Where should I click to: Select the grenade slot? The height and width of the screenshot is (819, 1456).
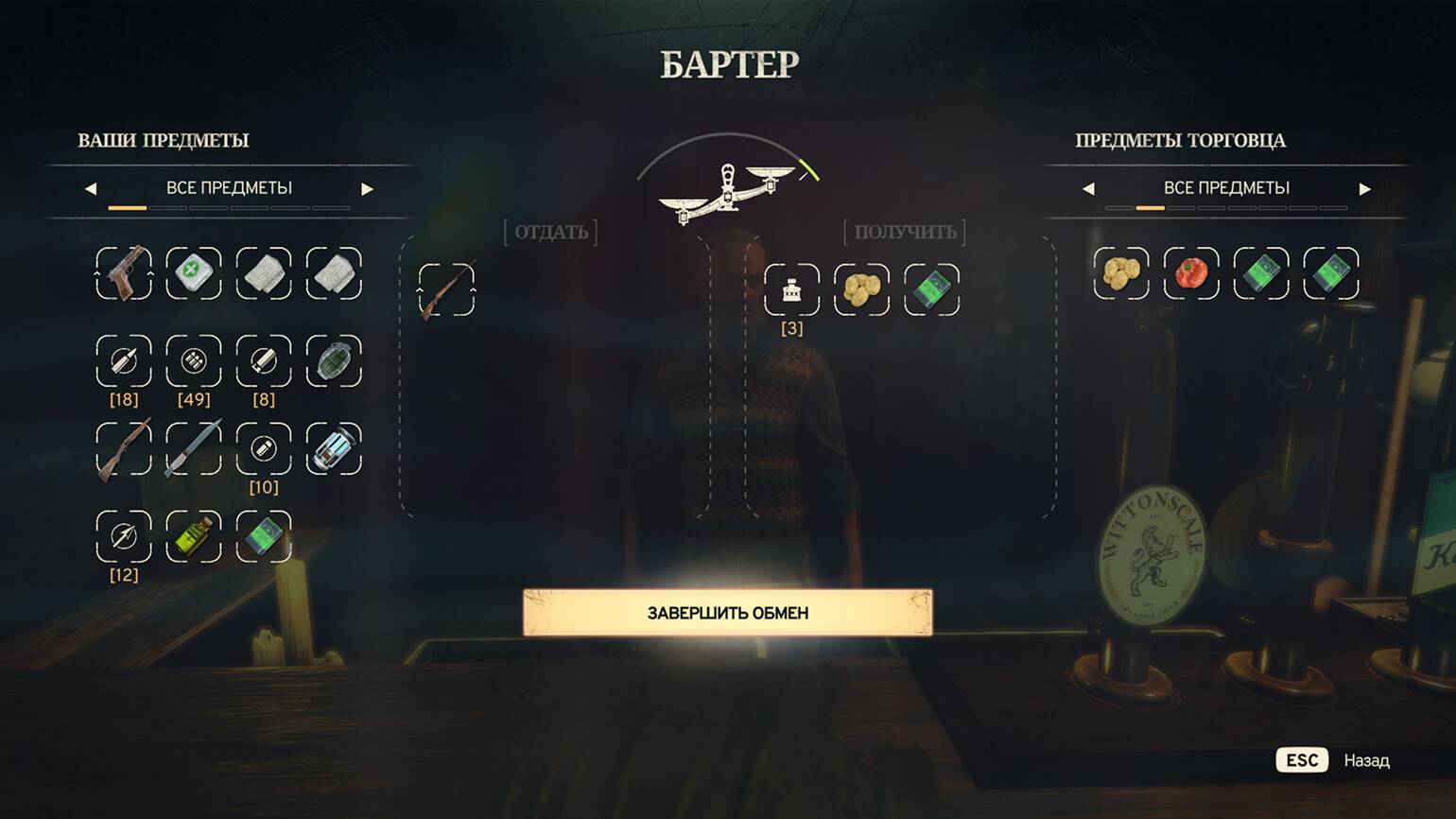pos(334,361)
